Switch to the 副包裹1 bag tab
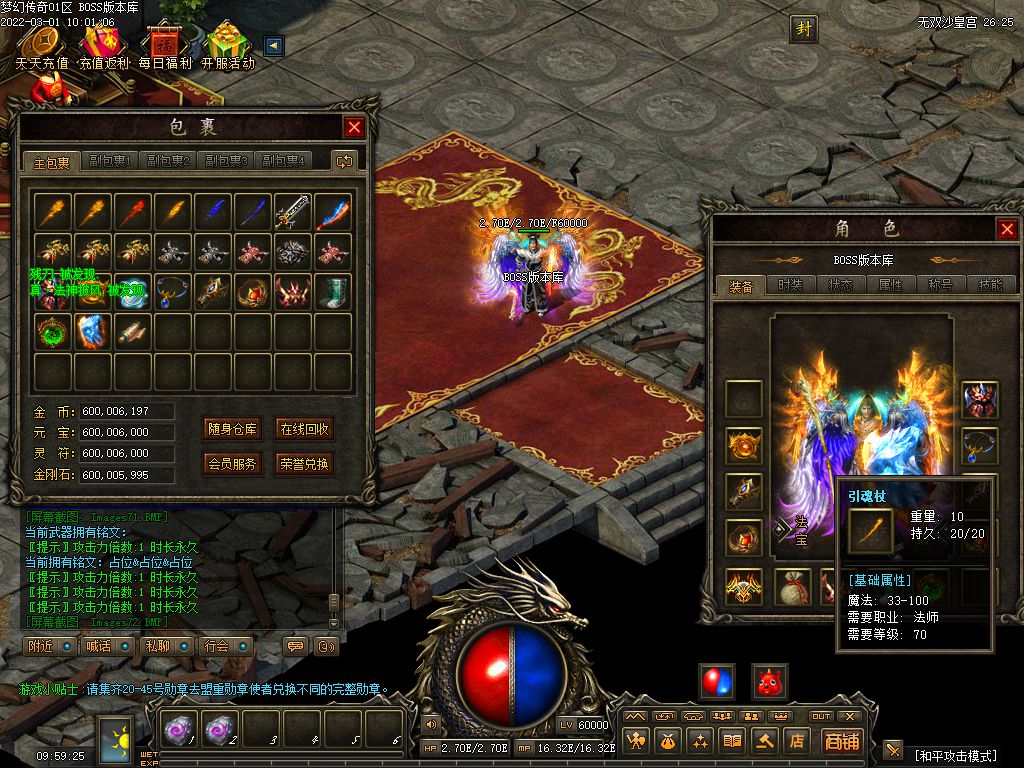1024x768 pixels. point(110,161)
